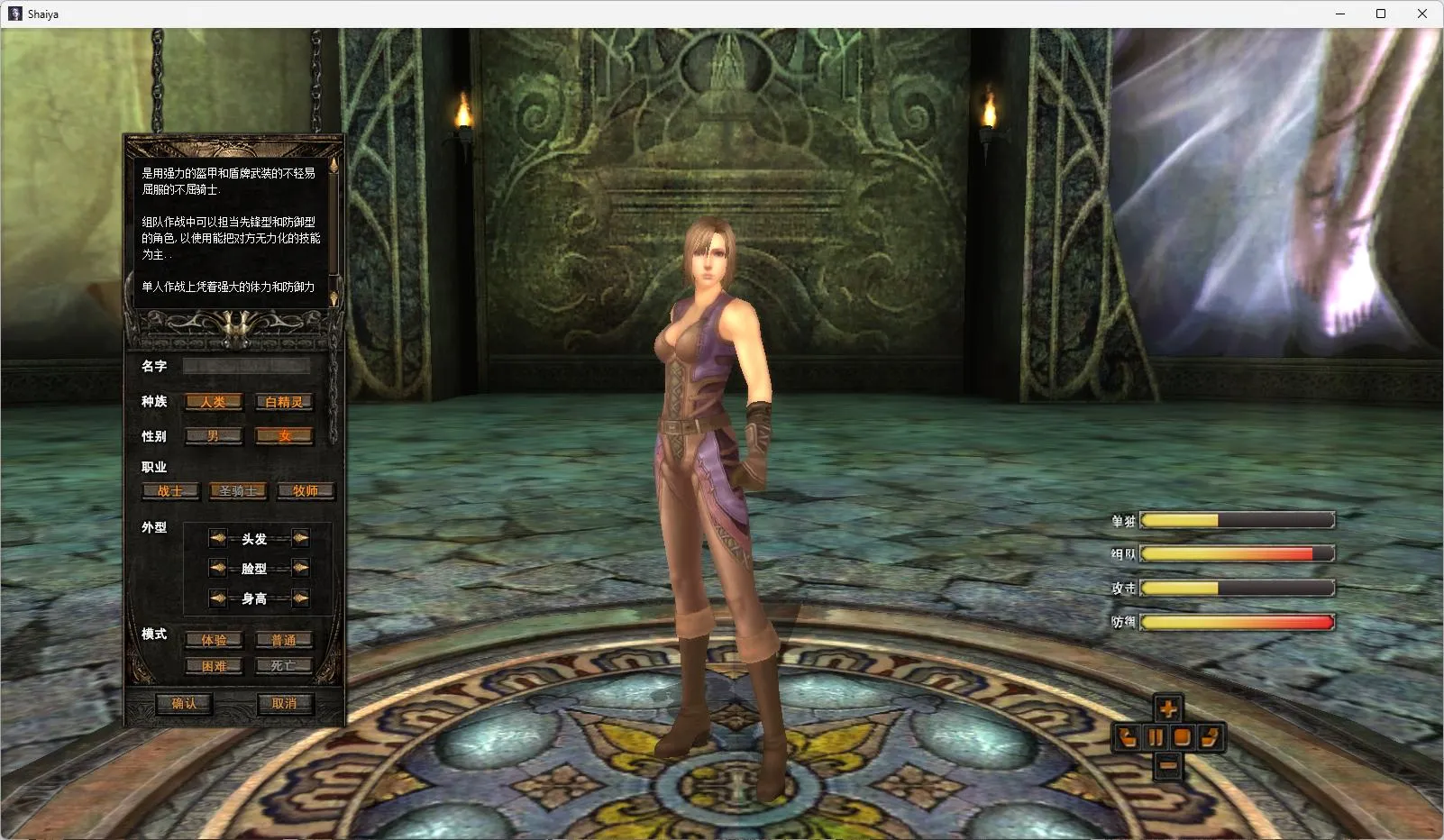The width and height of the screenshot is (1444, 840).
Task: Increase height with the right 身高 arrow
Action: tap(300, 598)
